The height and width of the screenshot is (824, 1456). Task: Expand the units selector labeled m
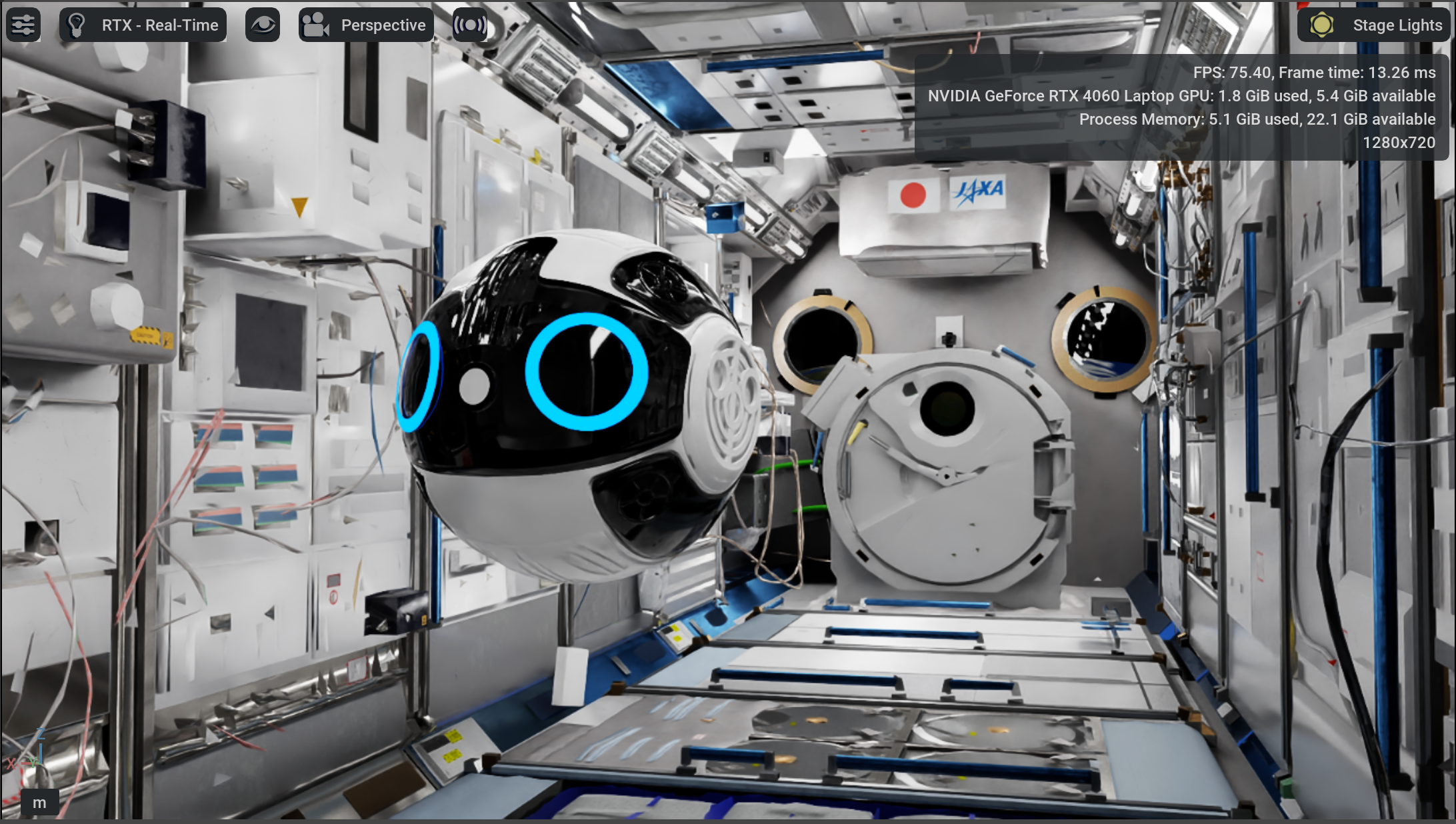coord(39,803)
